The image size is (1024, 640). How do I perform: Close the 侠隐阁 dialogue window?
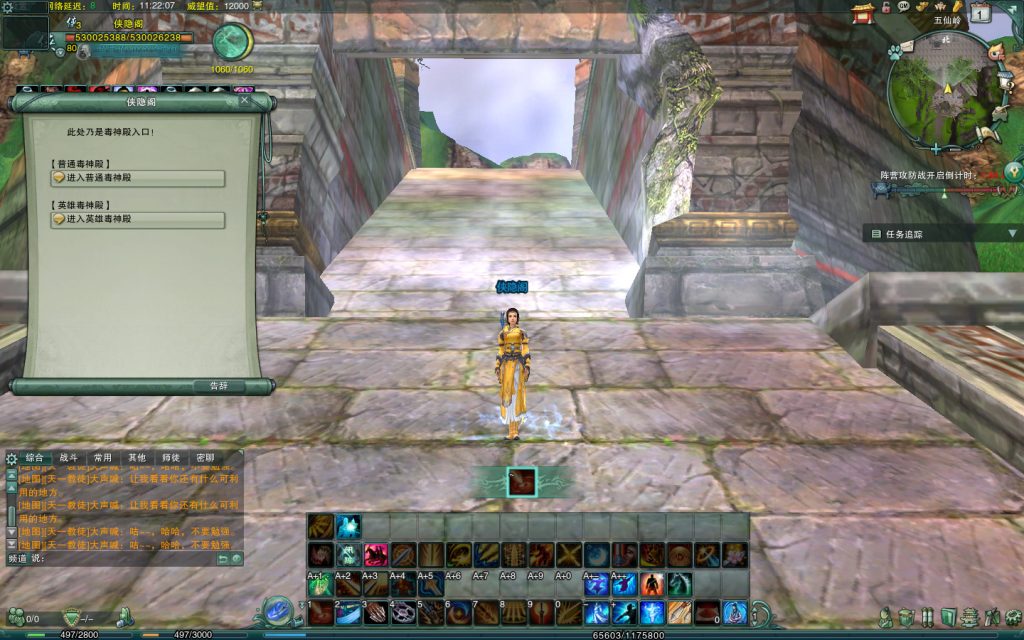tap(245, 100)
